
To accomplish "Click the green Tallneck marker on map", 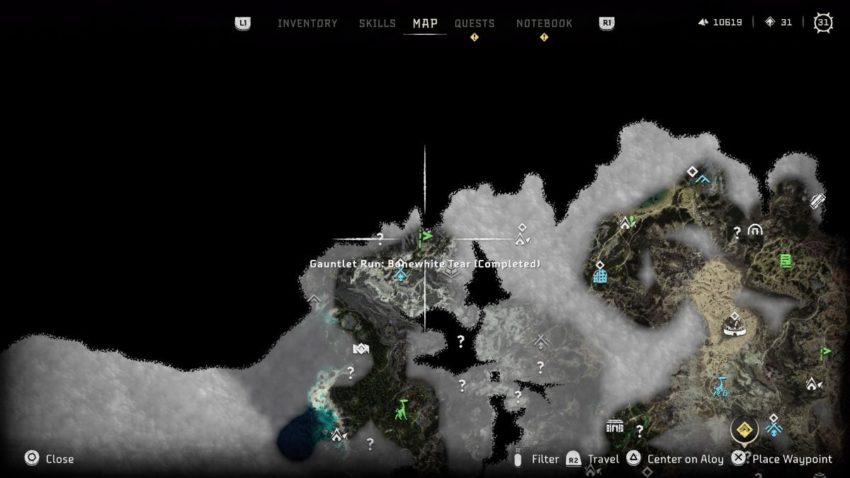I will click(402, 409).
